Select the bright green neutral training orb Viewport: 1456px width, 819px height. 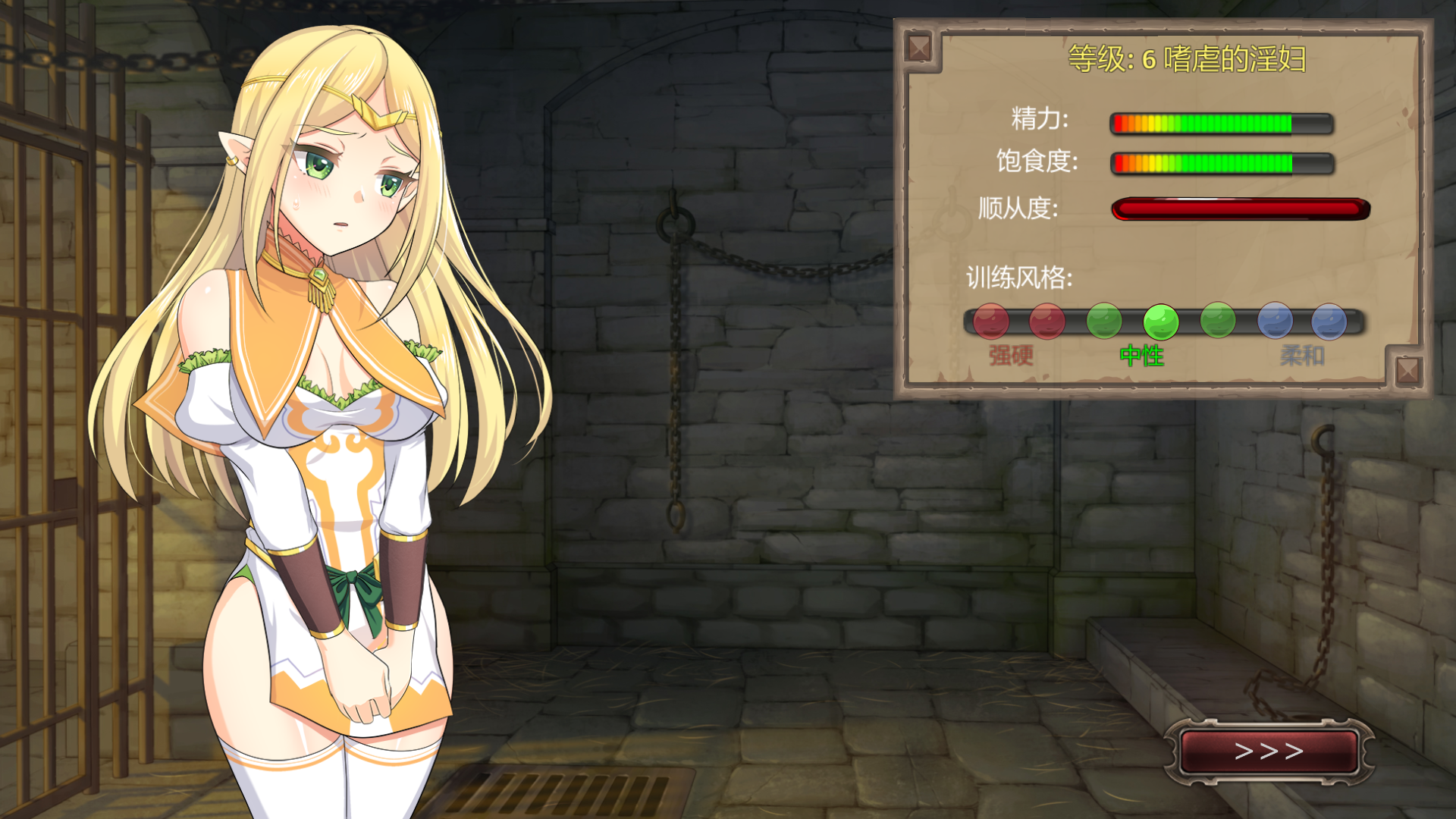(x=1160, y=322)
